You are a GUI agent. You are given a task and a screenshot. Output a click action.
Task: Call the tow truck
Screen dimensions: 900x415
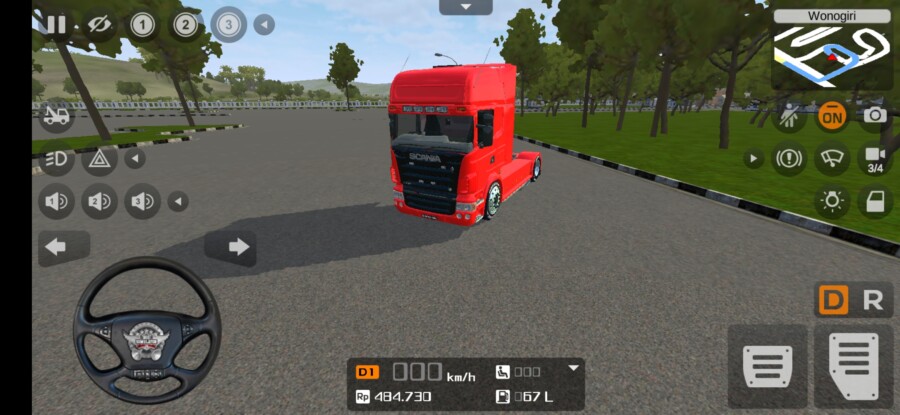tap(56, 116)
